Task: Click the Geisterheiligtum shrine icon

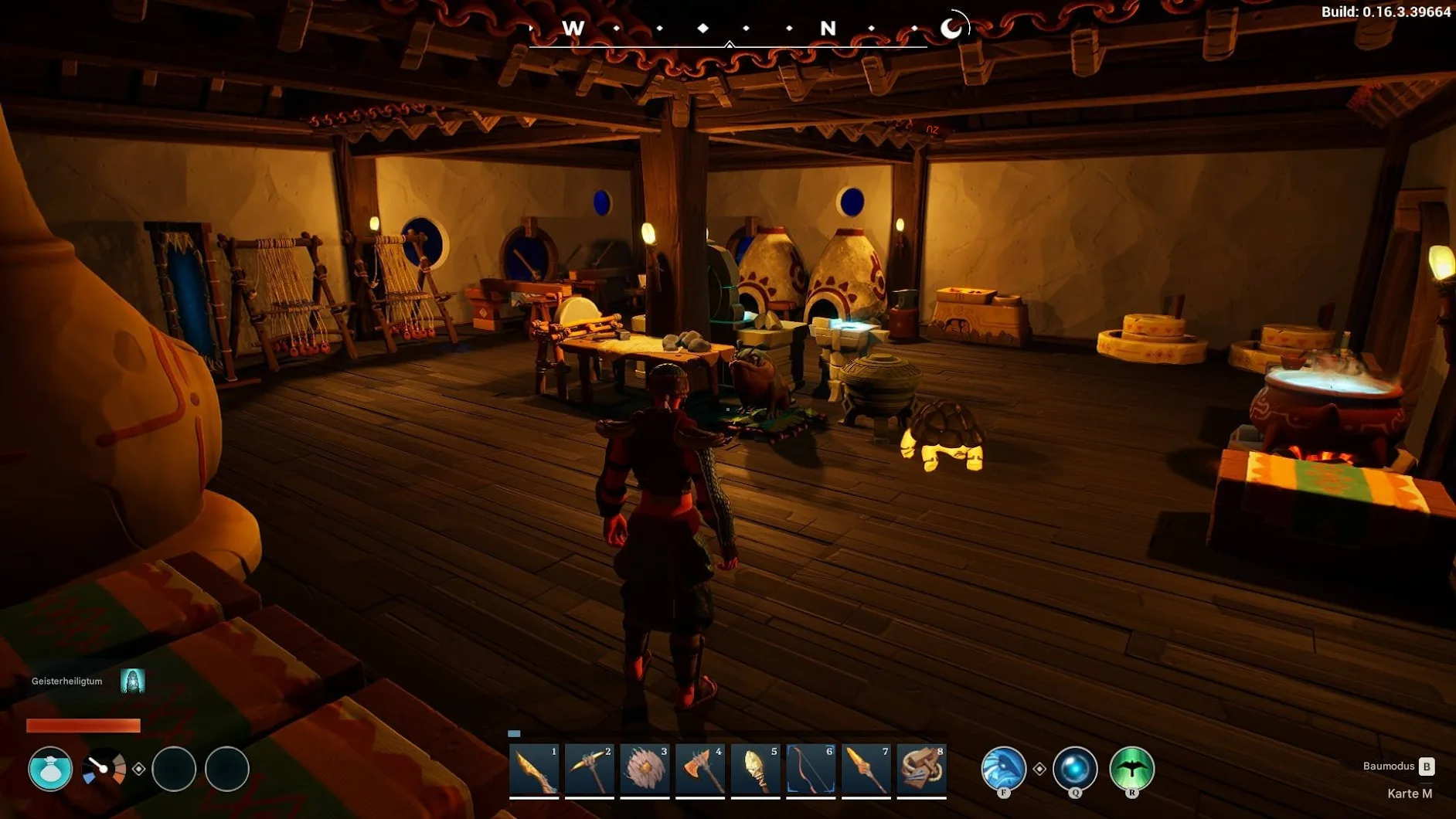Action: [133, 681]
